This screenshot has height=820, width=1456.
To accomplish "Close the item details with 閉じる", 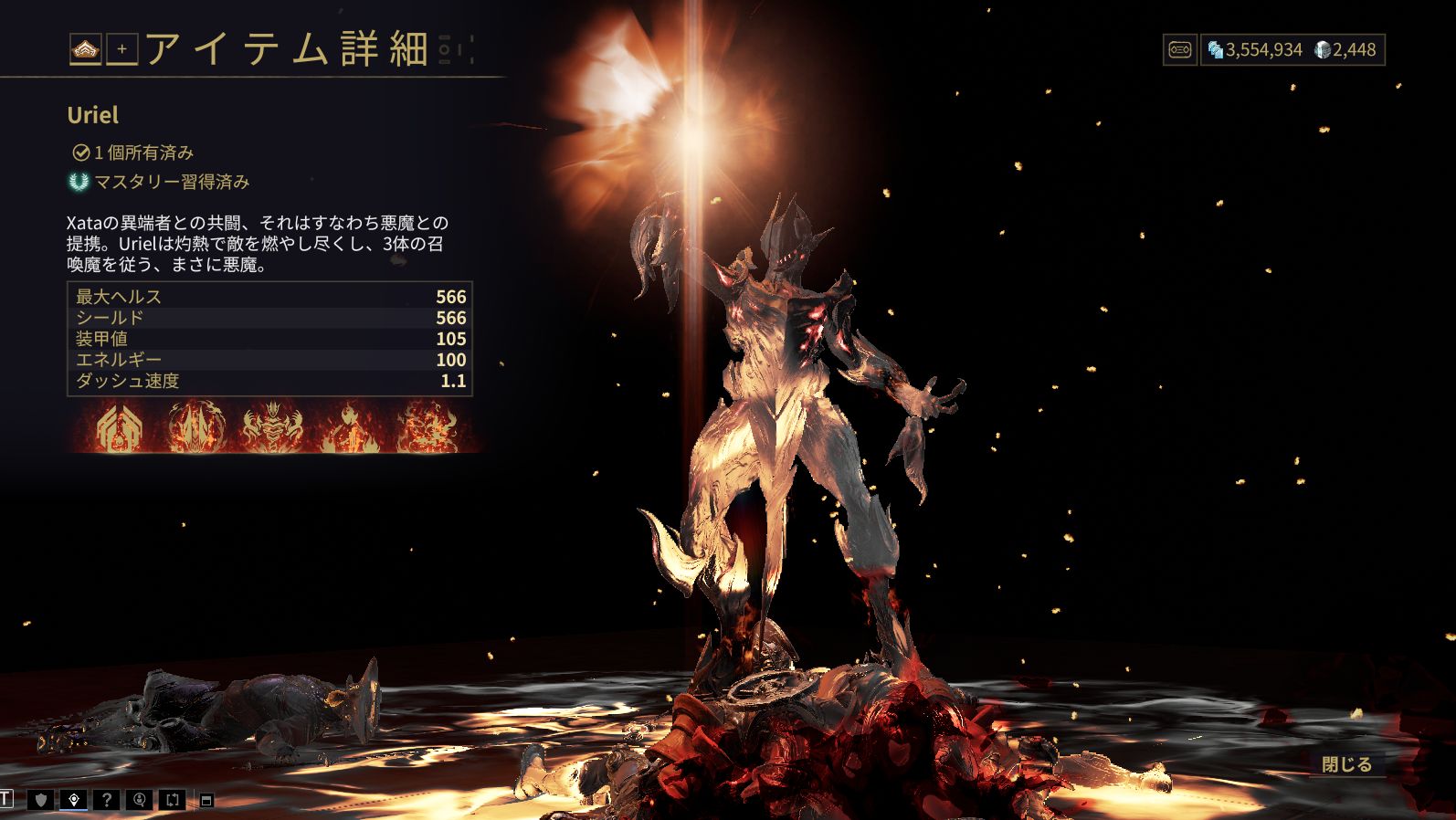I will coord(1346,764).
